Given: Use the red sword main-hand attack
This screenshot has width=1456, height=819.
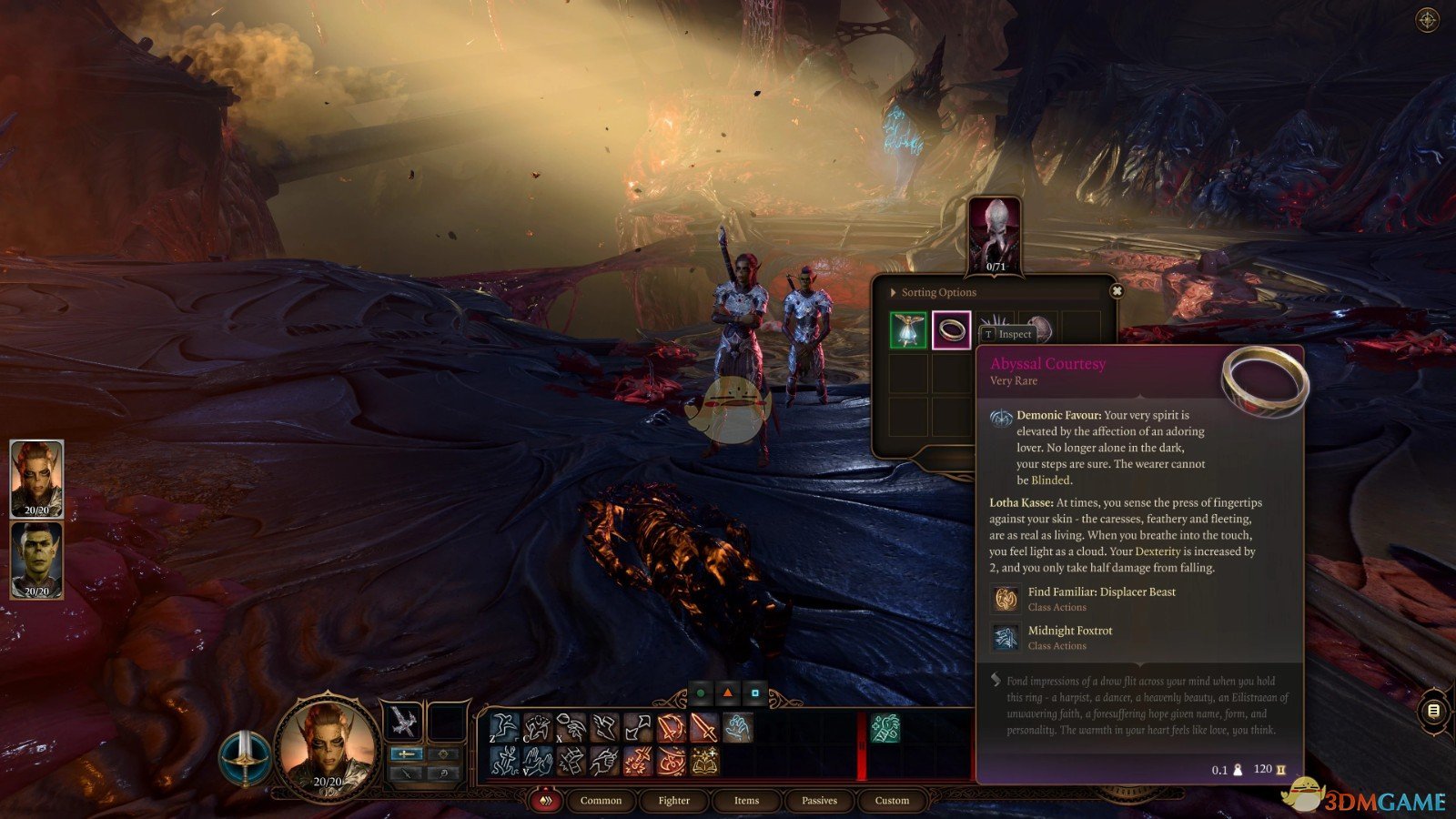Looking at the screenshot, I should [x=703, y=728].
